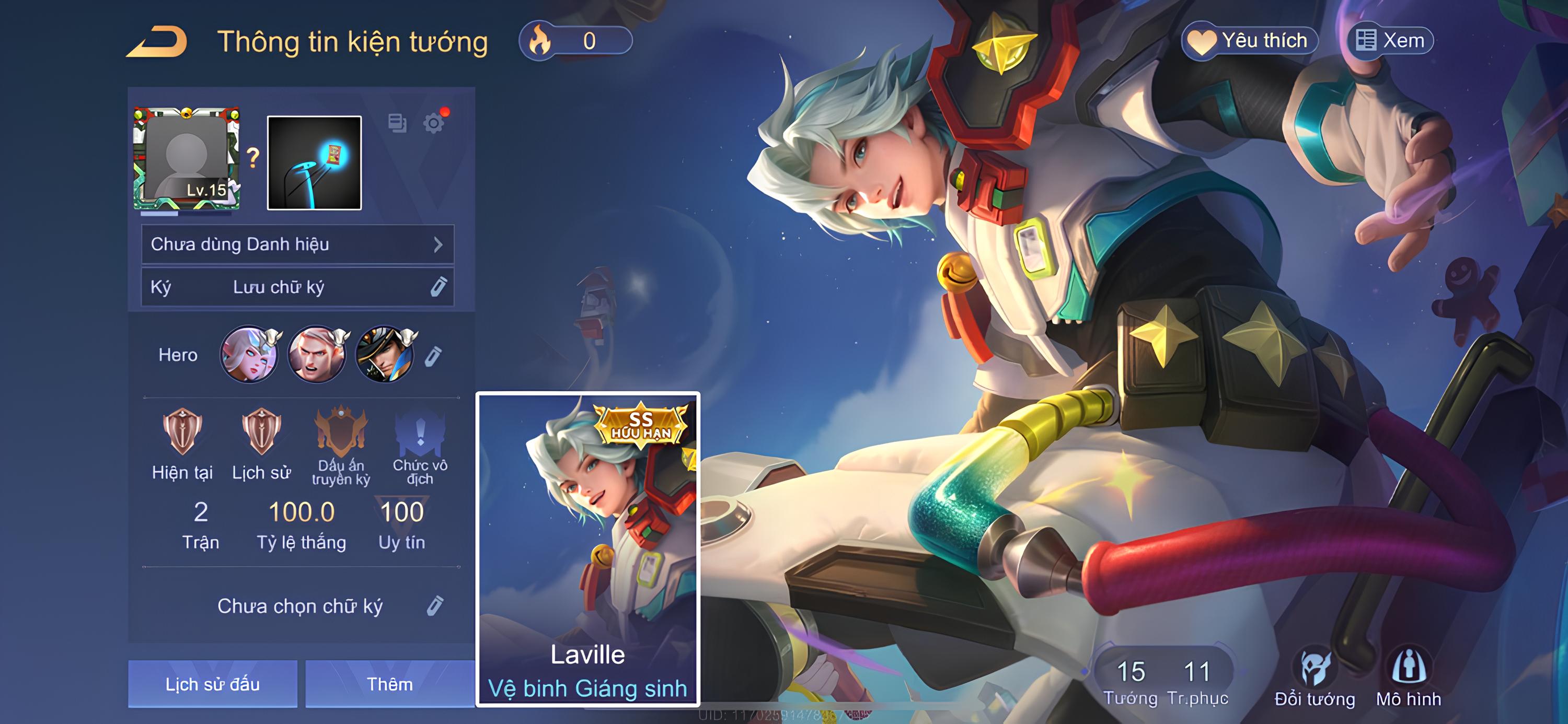Edit the Lưu chữ ký signature field

439,287
